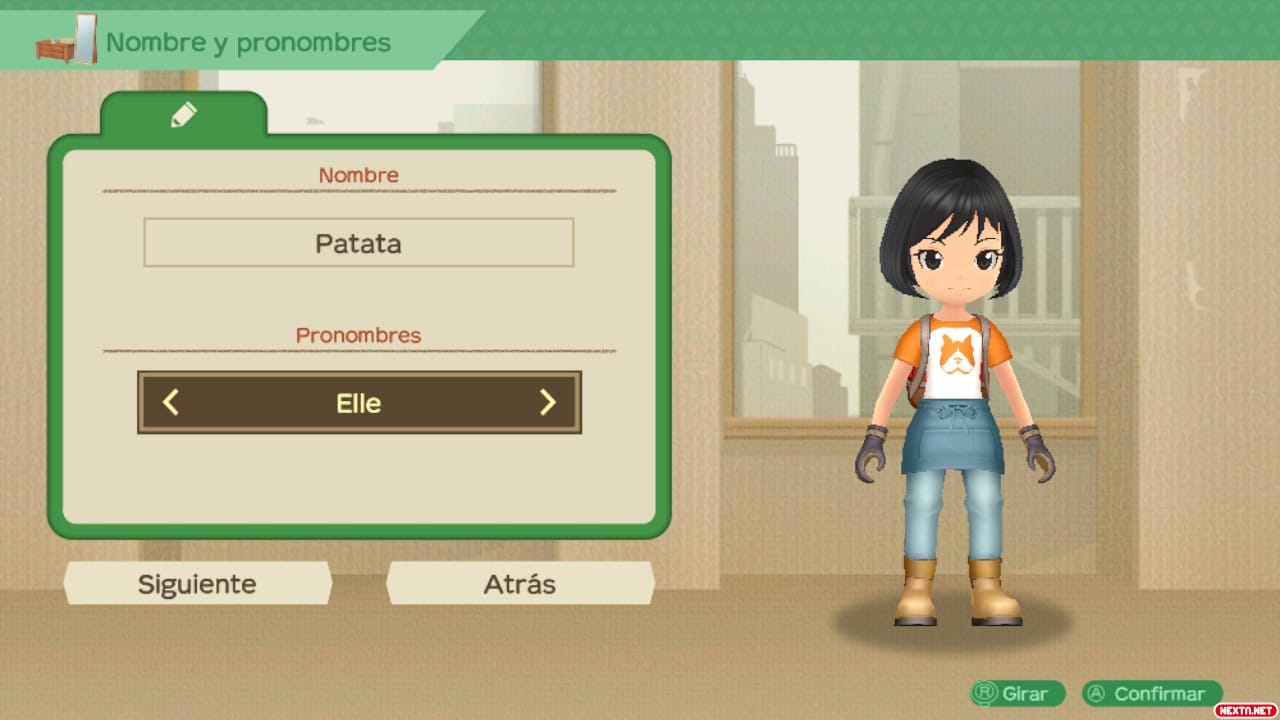Image resolution: width=1280 pixels, height=720 pixels.
Task: Edit the name field showing Patata
Action: (358, 243)
